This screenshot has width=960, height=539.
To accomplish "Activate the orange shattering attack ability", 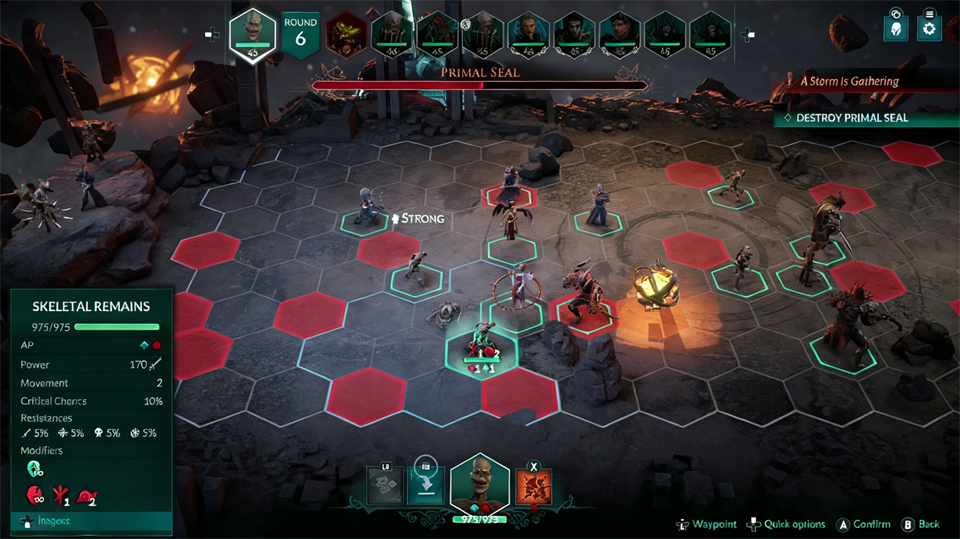I will (x=532, y=486).
